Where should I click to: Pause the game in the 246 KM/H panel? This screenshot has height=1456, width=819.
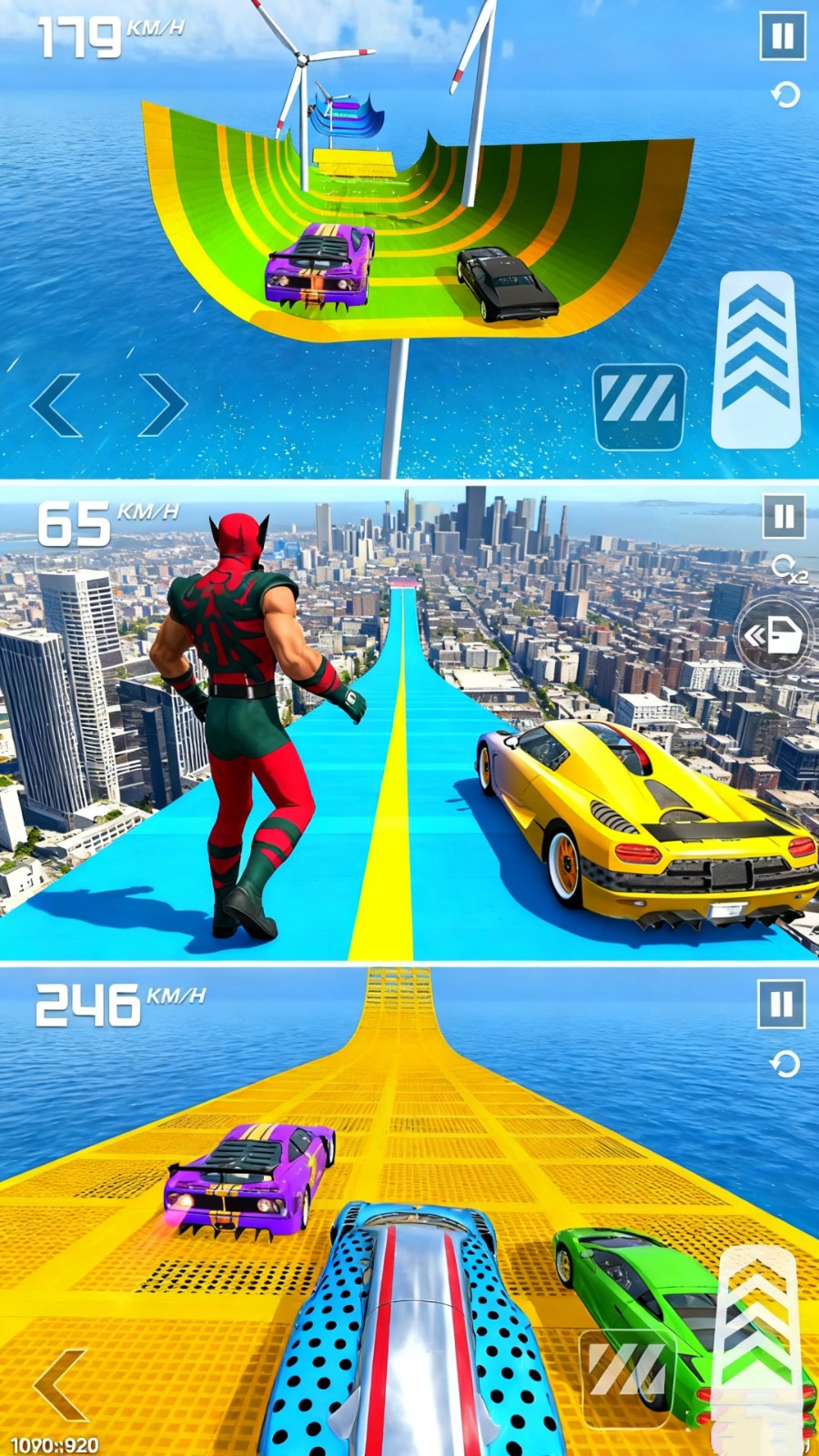click(781, 1004)
